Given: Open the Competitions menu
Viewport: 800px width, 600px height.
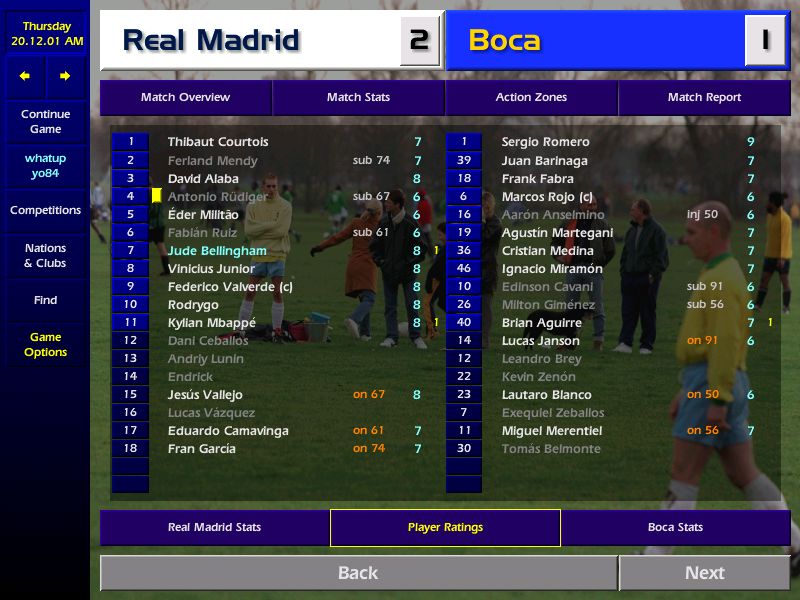Looking at the screenshot, I should pos(45,210).
